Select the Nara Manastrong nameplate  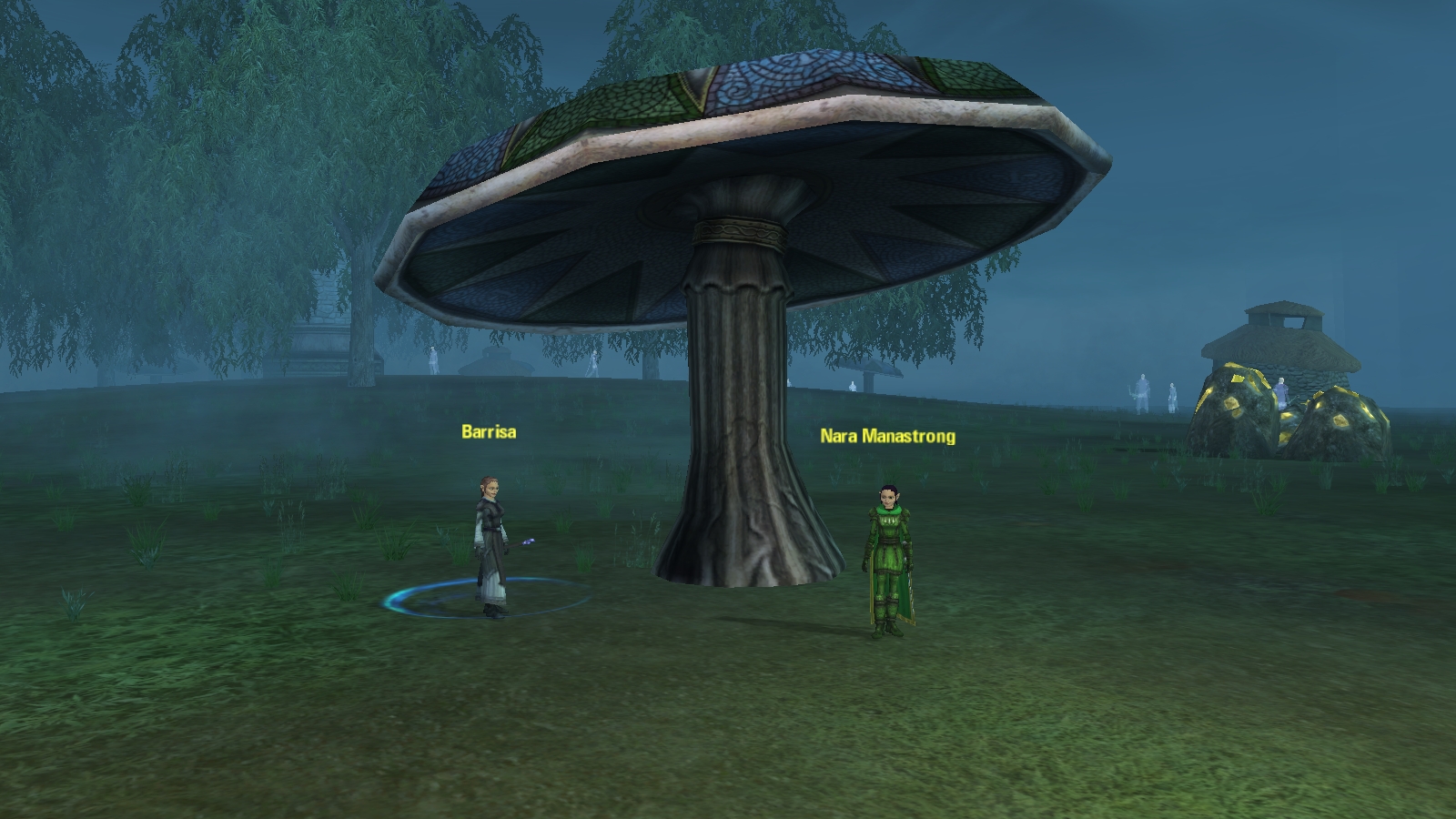click(887, 436)
